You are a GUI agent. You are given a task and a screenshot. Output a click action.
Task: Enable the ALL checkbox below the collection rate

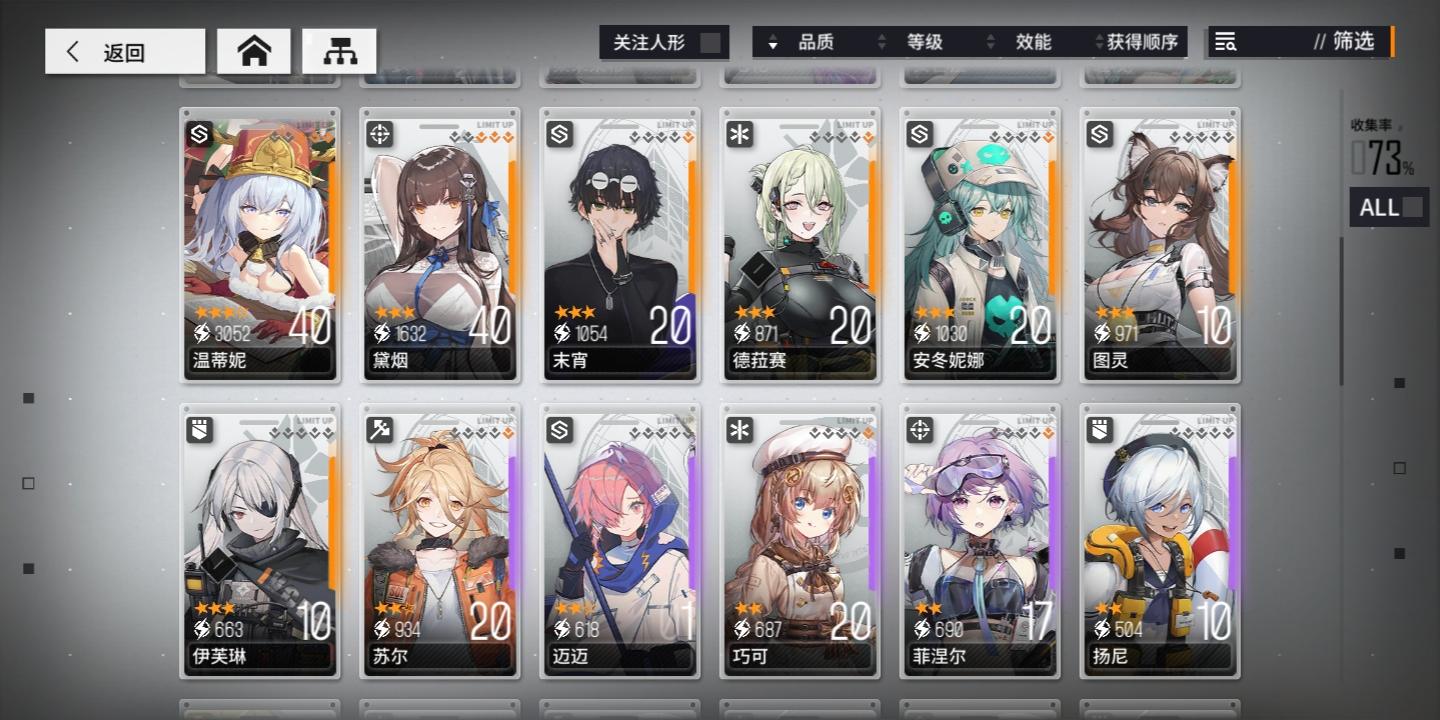[1410, 207]
